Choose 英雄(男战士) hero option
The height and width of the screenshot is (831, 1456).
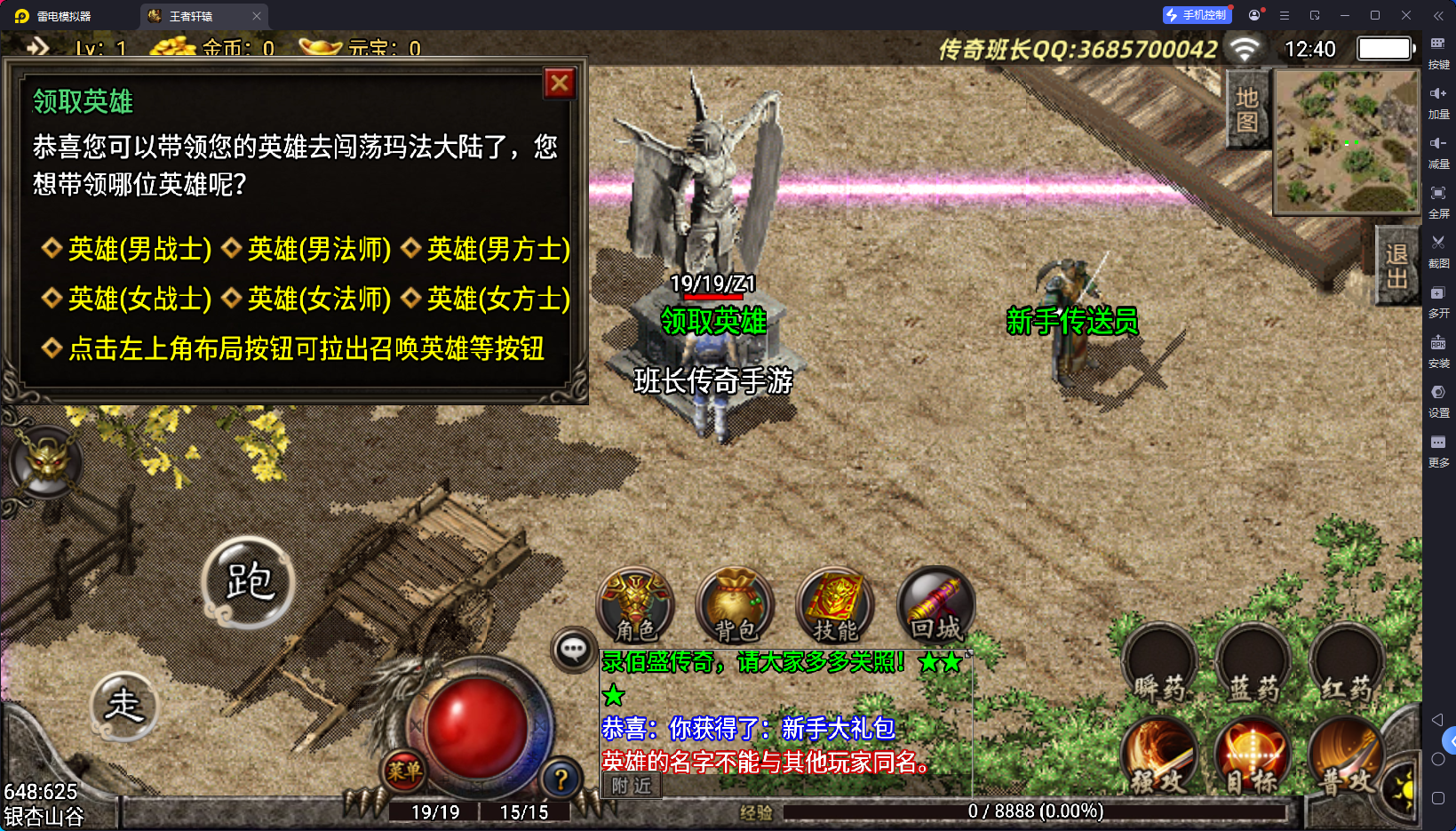coord(139,249)
